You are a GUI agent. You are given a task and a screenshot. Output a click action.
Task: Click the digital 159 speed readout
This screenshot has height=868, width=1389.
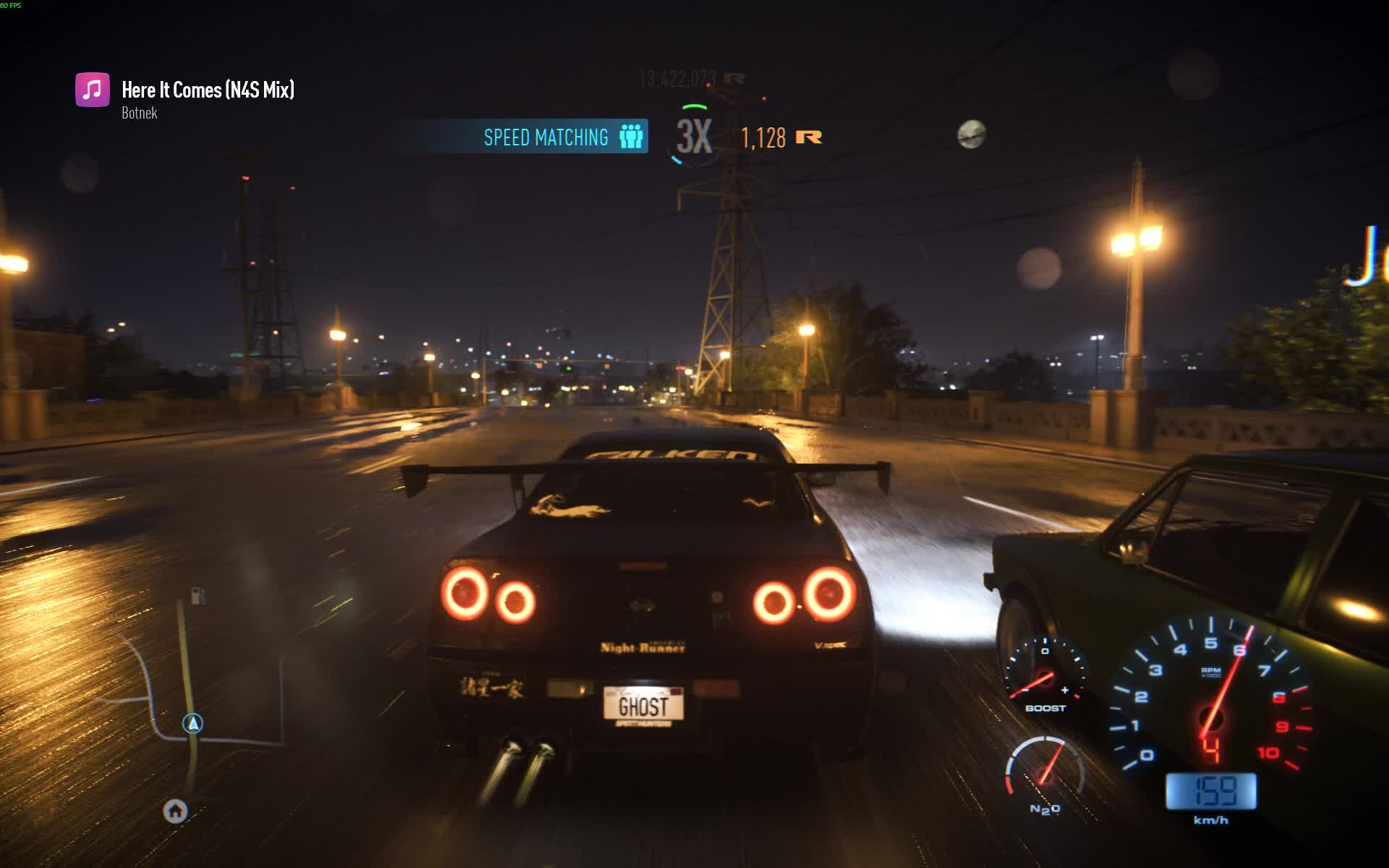coord(1210,790)
